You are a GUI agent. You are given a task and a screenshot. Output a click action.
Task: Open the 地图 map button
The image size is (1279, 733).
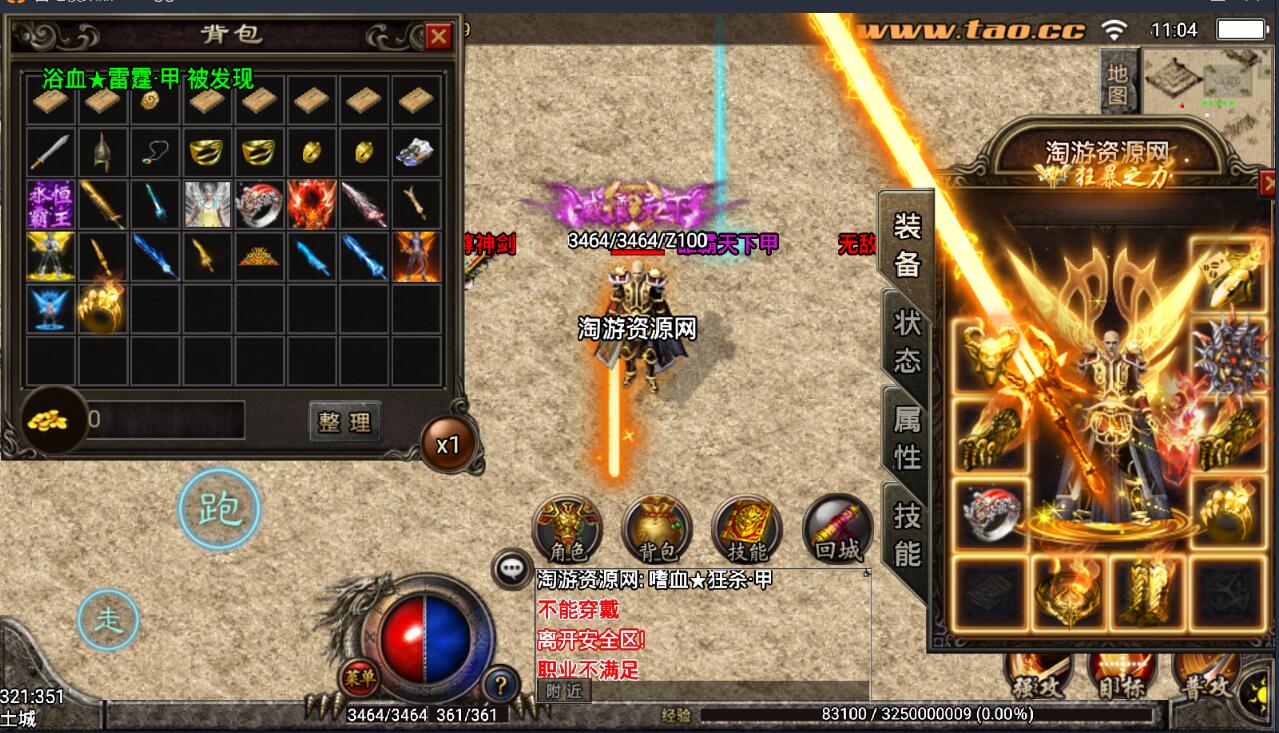click(x=1118, y=85)
